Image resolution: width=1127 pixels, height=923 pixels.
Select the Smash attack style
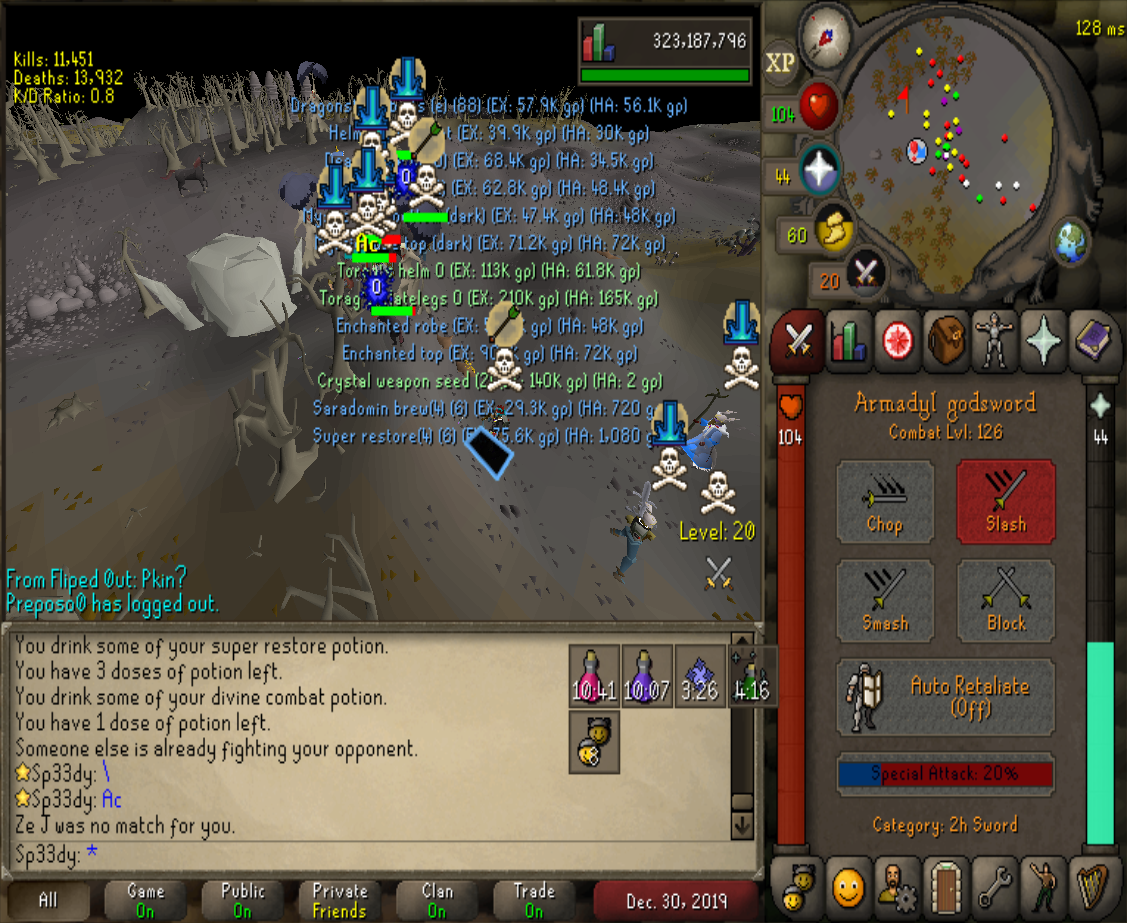click(x=885, y=598)
